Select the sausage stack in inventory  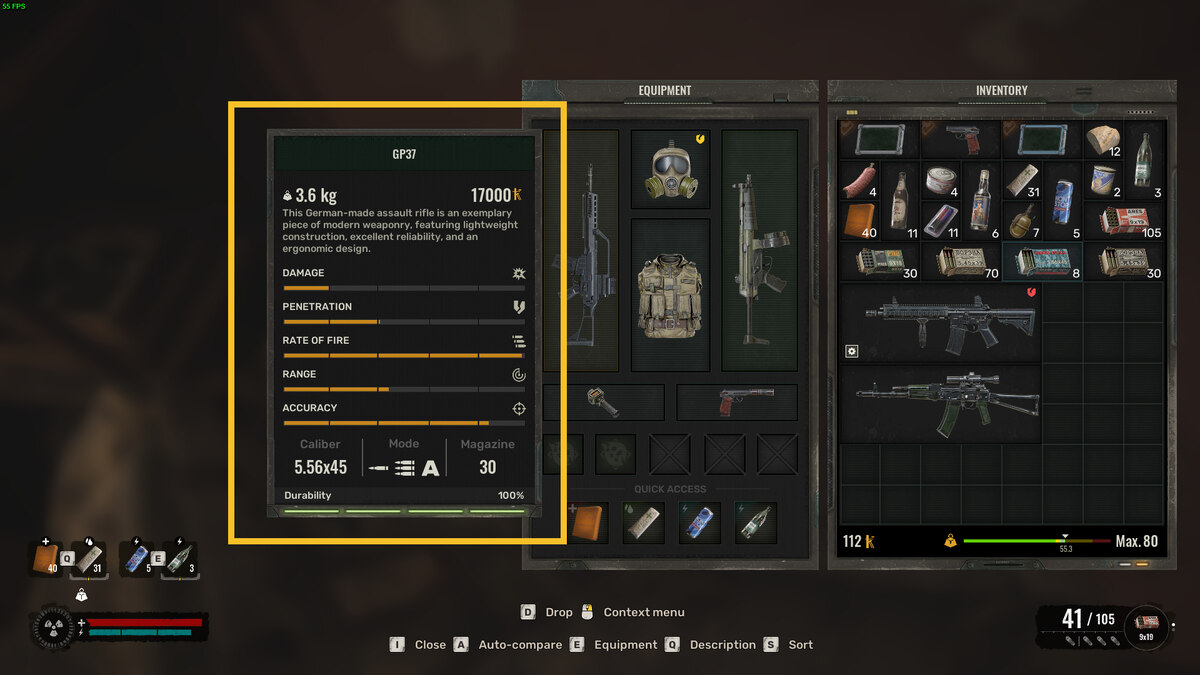pyautogui.click(x=859, y=181)
